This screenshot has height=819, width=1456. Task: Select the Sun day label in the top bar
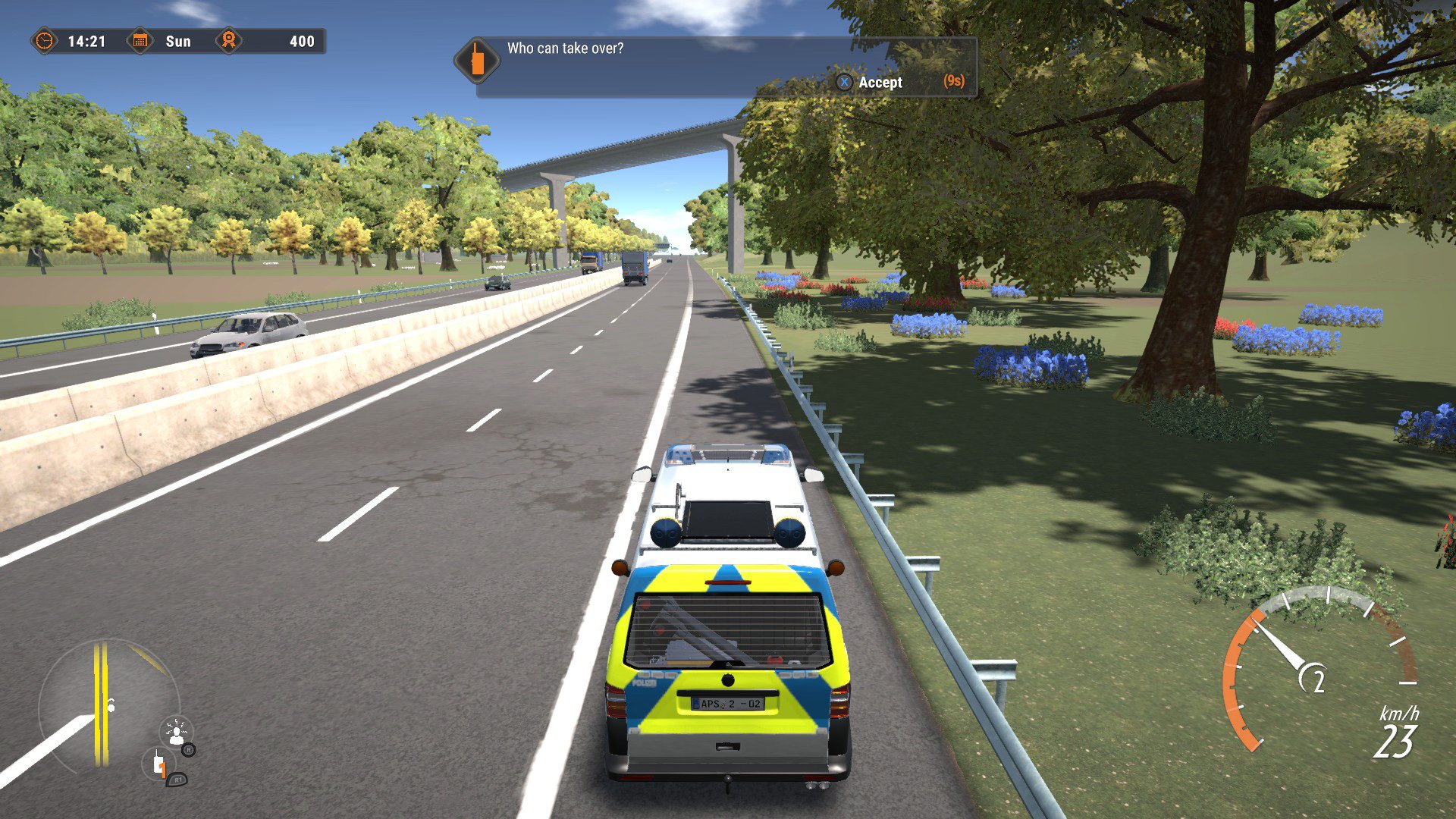(x=178, y=42)
